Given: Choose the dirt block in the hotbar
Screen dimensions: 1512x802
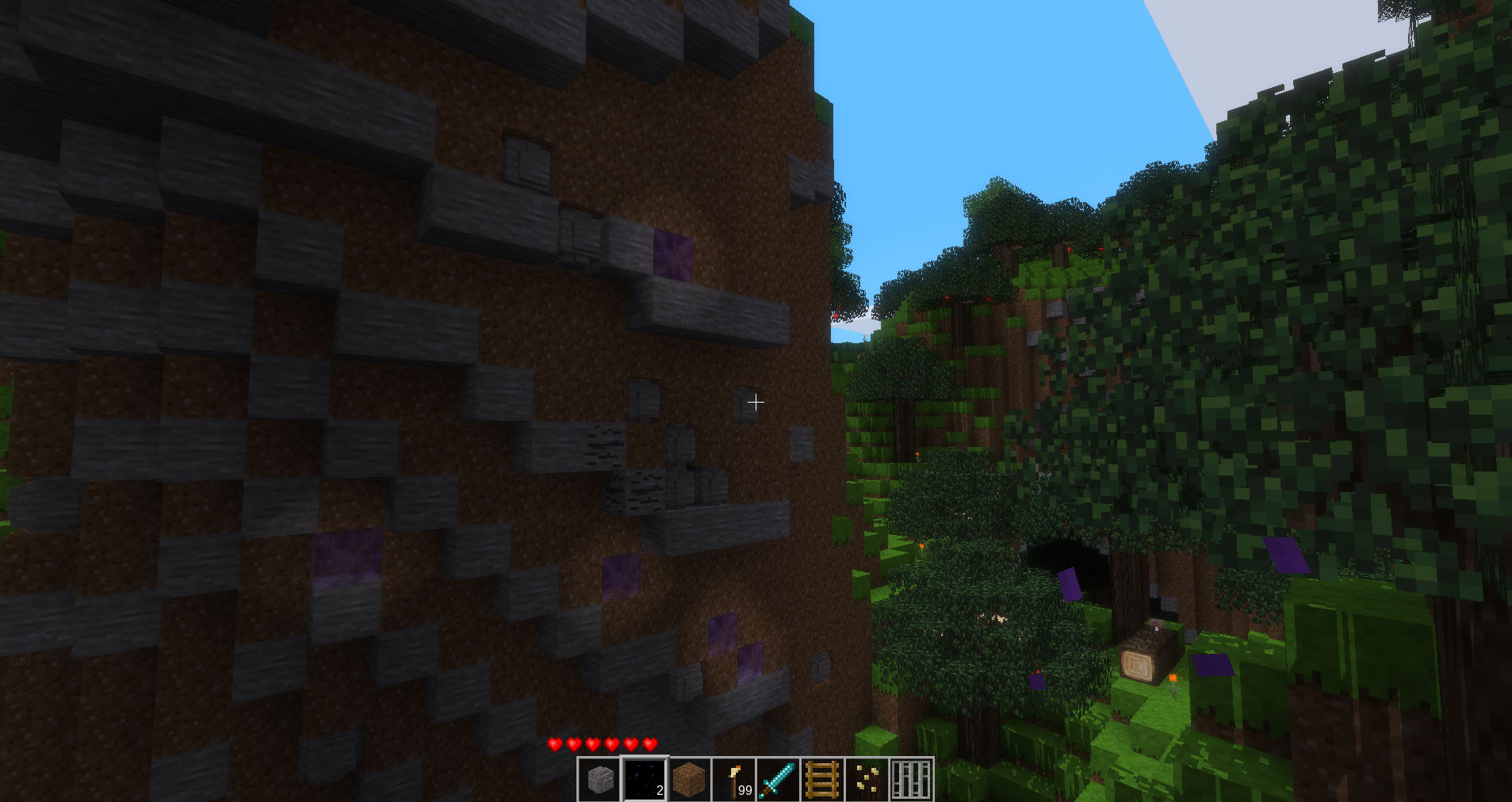Looking at the screenshot, I should coord(689,780).
